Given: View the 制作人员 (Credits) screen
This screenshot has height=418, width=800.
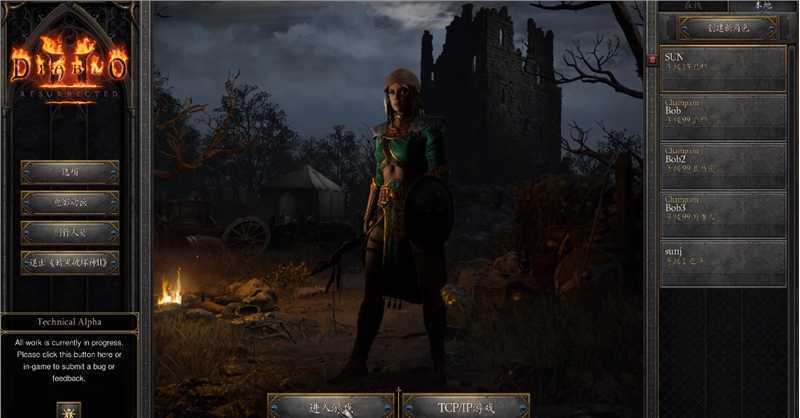Looking at the screenshot, I should [70, 233].
